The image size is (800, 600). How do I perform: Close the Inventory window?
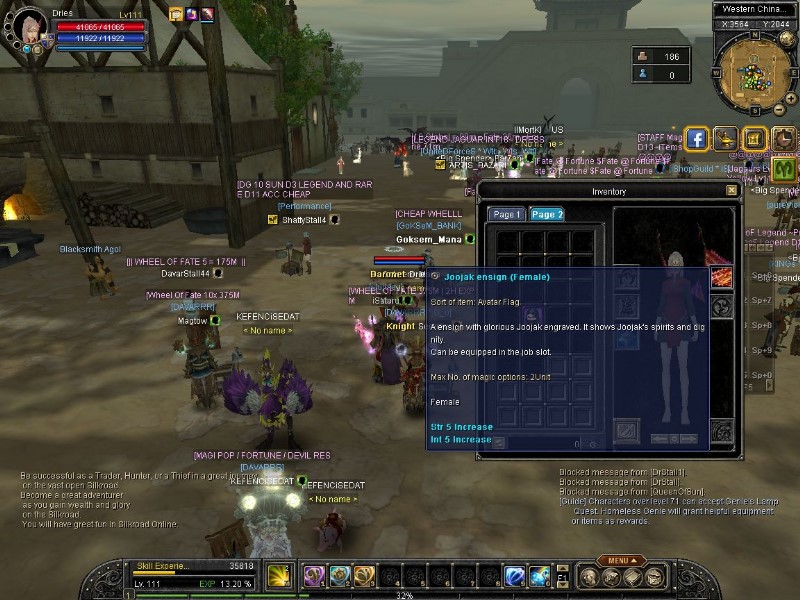click(x=732, y=191)
